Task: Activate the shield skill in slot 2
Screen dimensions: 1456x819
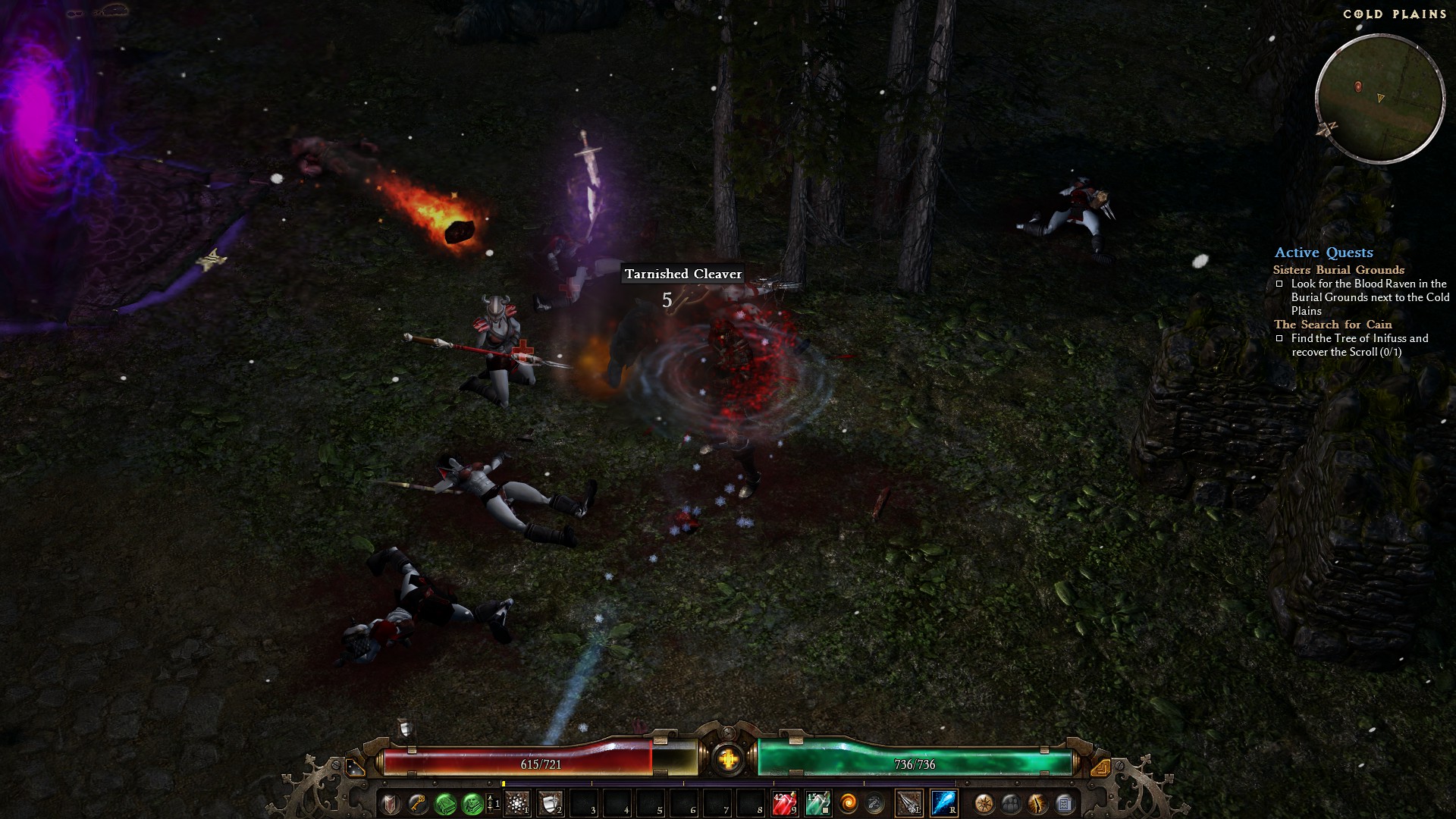Action: (551, 803)
